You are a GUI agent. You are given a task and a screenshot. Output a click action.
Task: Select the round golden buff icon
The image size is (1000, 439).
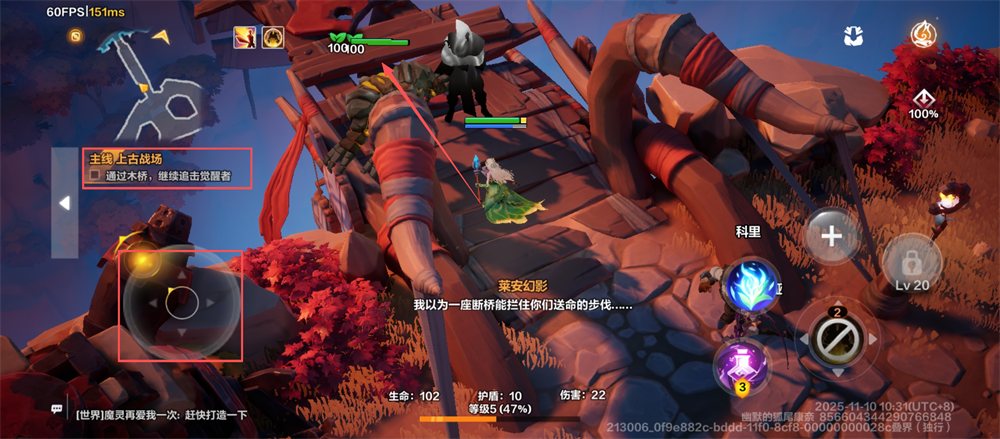pyautogui.click(x=272, y=38)
